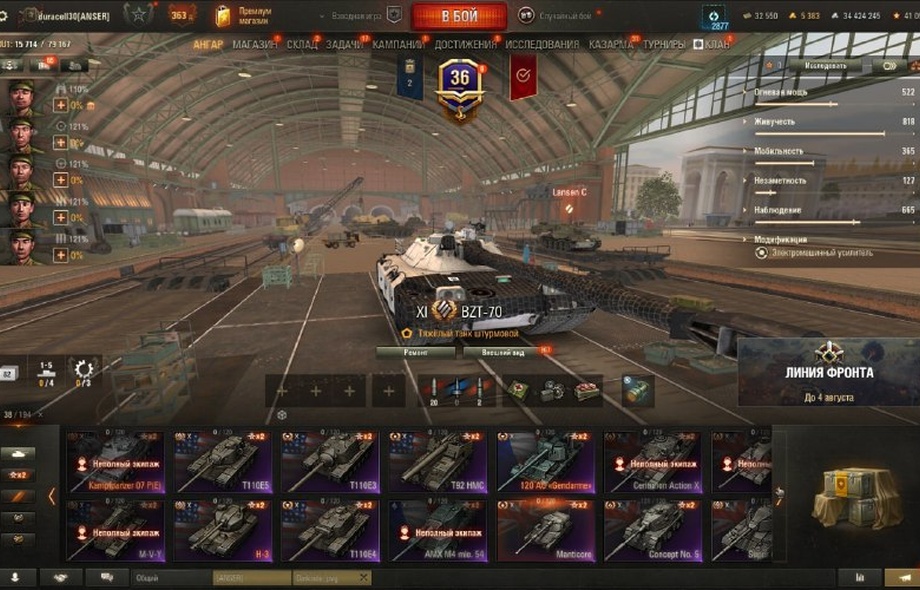Select the КАМПАНИИ tab

coord(398,45)
